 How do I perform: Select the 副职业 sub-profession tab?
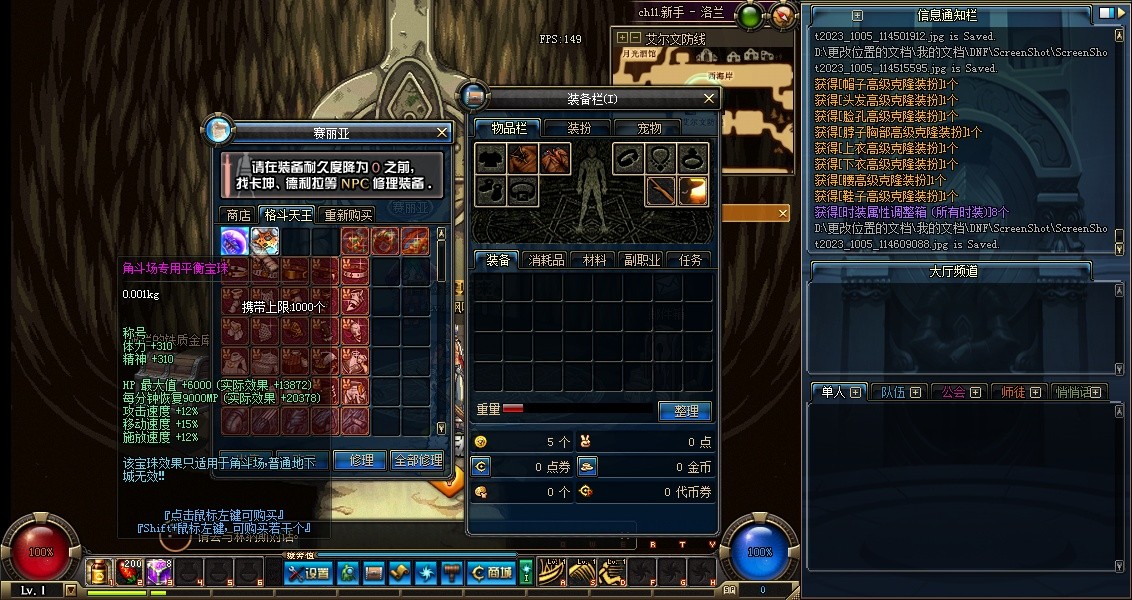coord(642,260)
